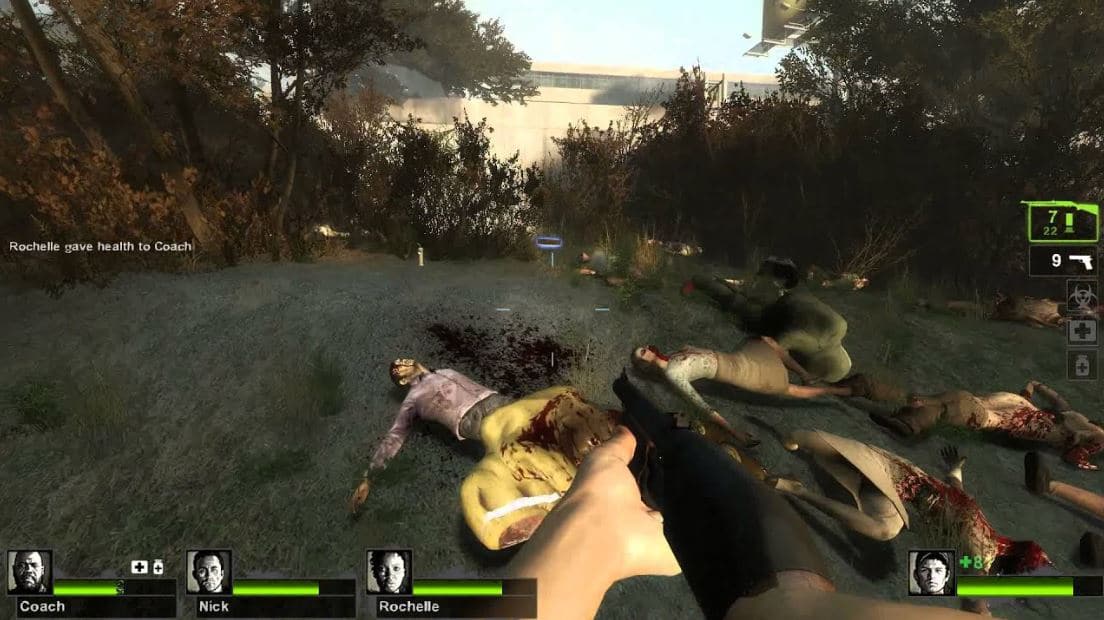This screenshot has width=1104, height=620.
Task: Click Coach's pills item icon
Action: click(x=158, y=567)
